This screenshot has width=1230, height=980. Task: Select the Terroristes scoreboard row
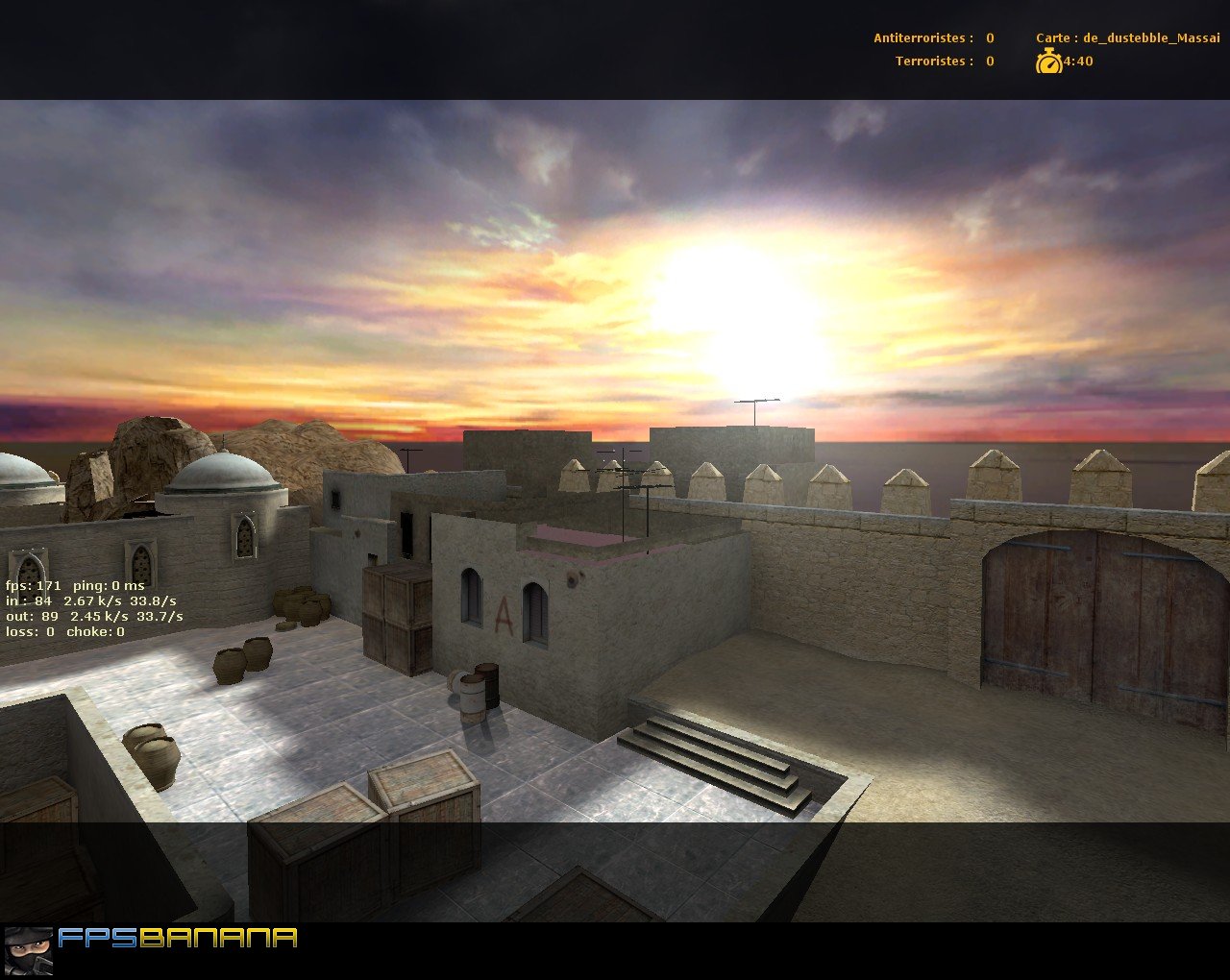[942, 61]
